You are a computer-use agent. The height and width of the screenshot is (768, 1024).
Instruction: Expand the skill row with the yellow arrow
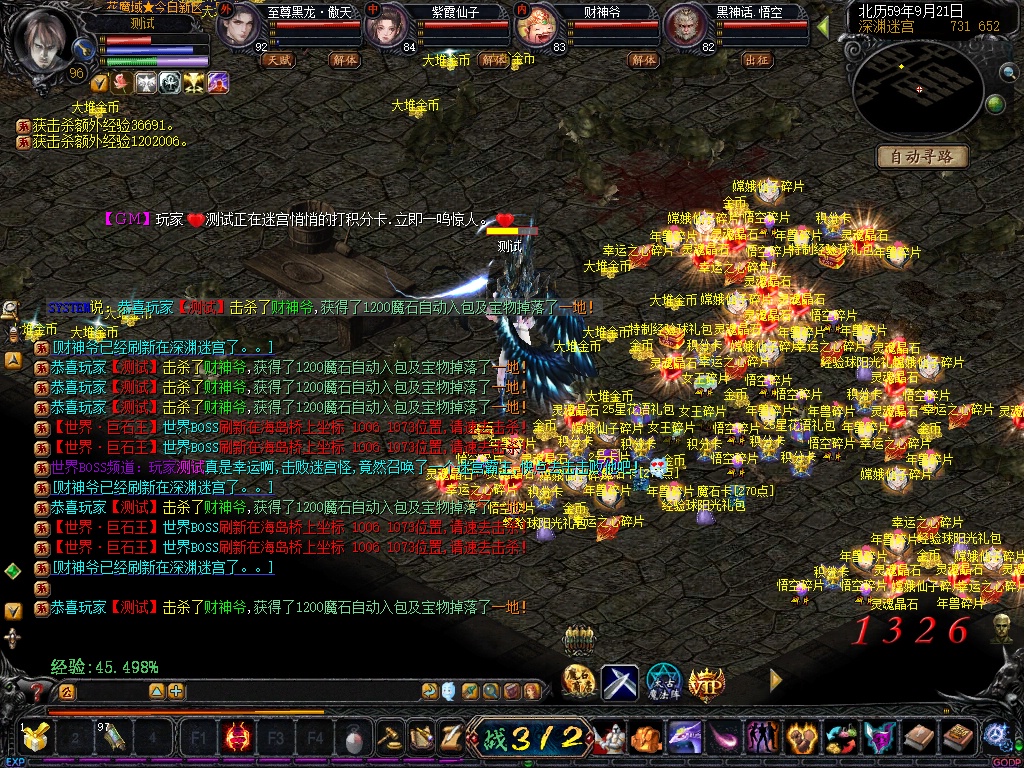coord(776,681)
